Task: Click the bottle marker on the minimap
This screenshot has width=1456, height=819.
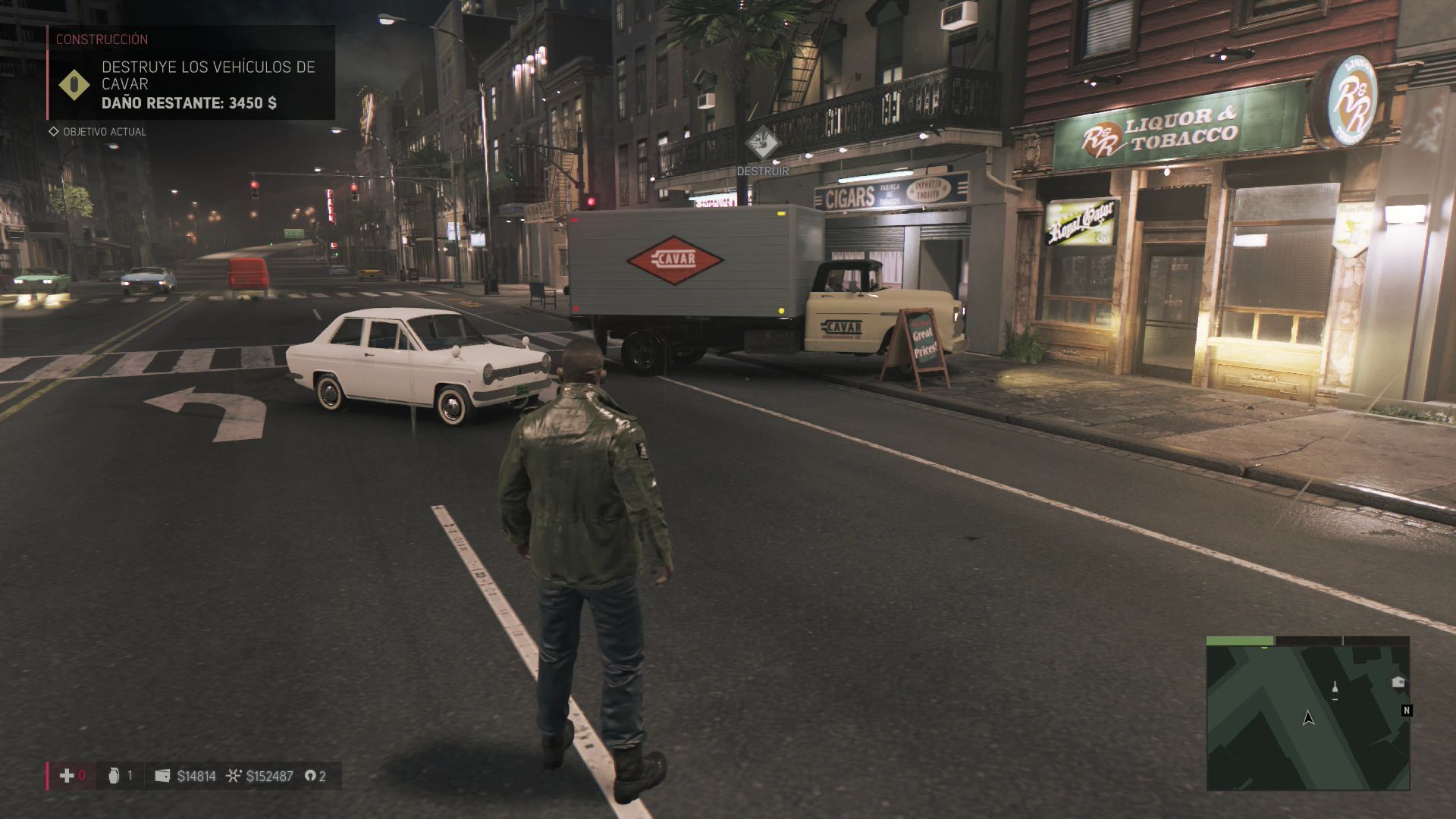Action: (x=1335, y=689)
